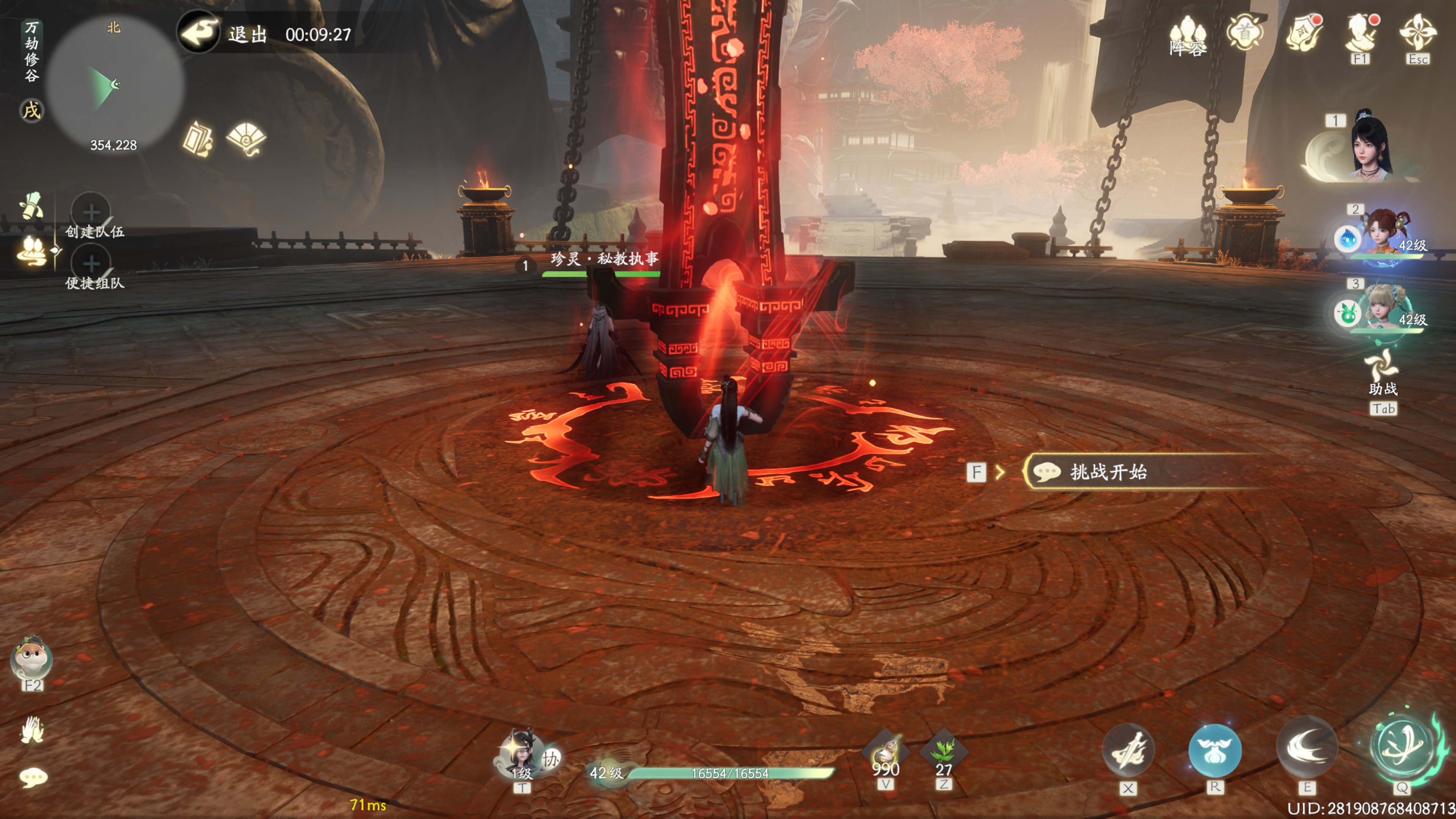Open the hamster mascot helper icon
Viewport: 1456px width, 819px height.
point(31,659)
